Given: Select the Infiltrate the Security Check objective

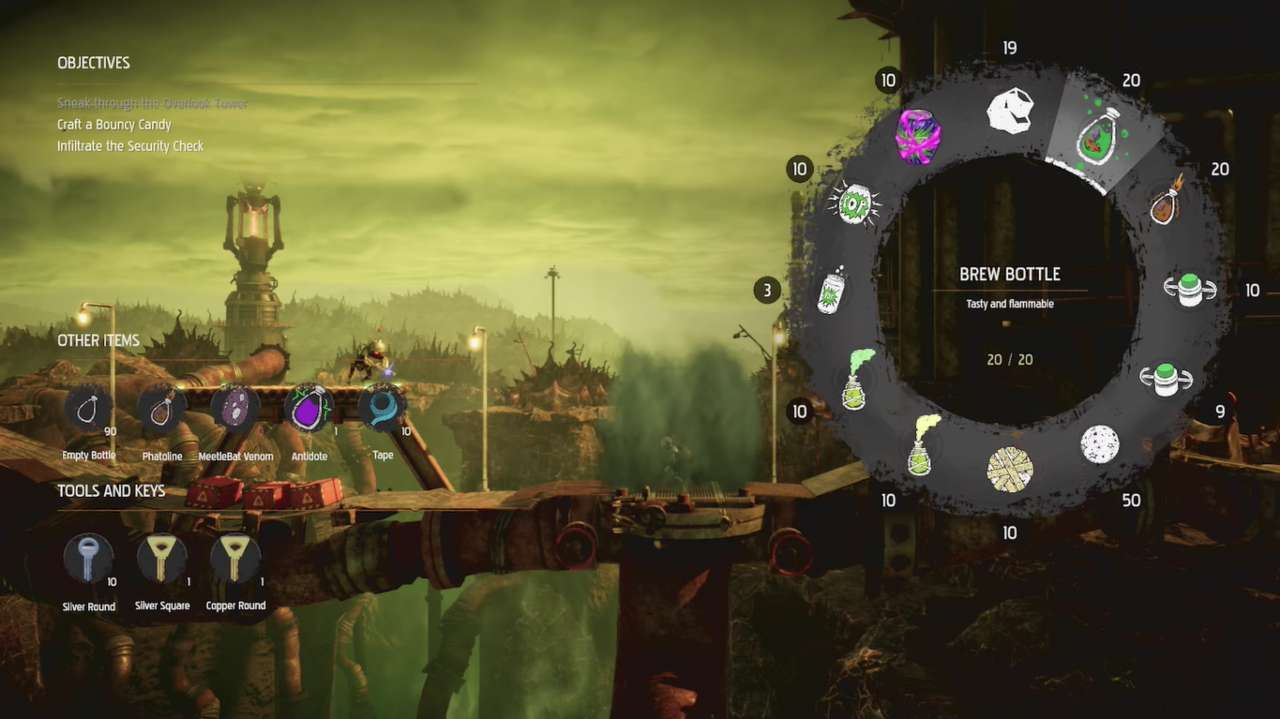Looking at the screenshot, I should (x=130, y=146).
